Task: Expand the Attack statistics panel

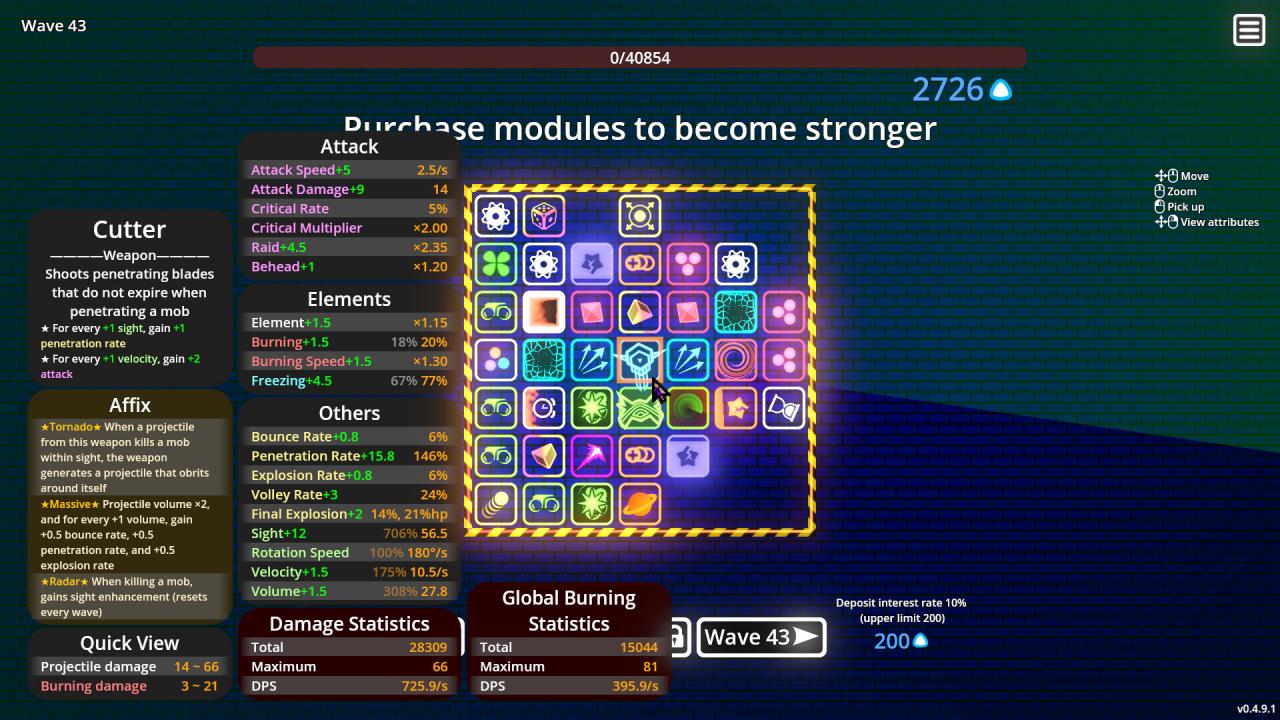Action: pyautogui.click(x=349, y=146)
